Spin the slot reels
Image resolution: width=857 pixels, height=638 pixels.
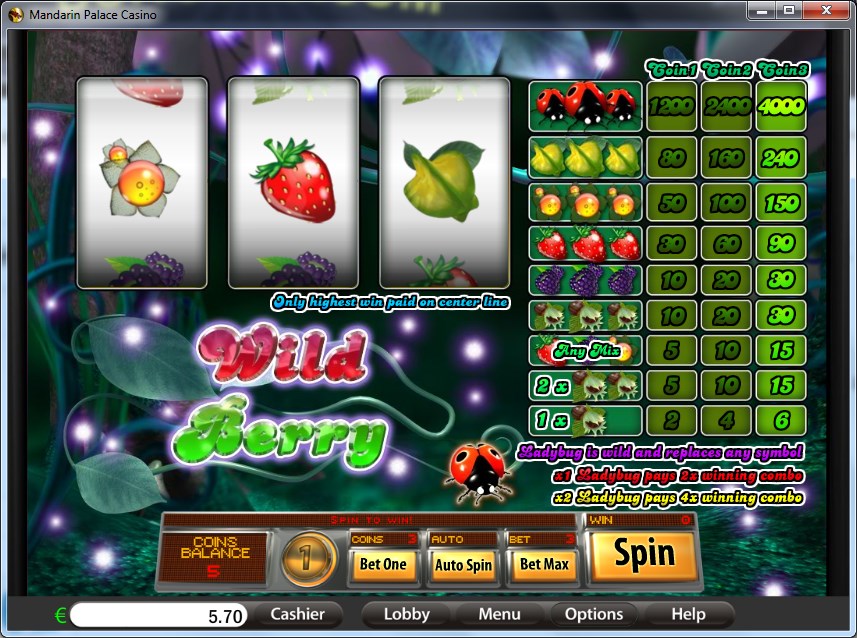click(x=644, y=555)
